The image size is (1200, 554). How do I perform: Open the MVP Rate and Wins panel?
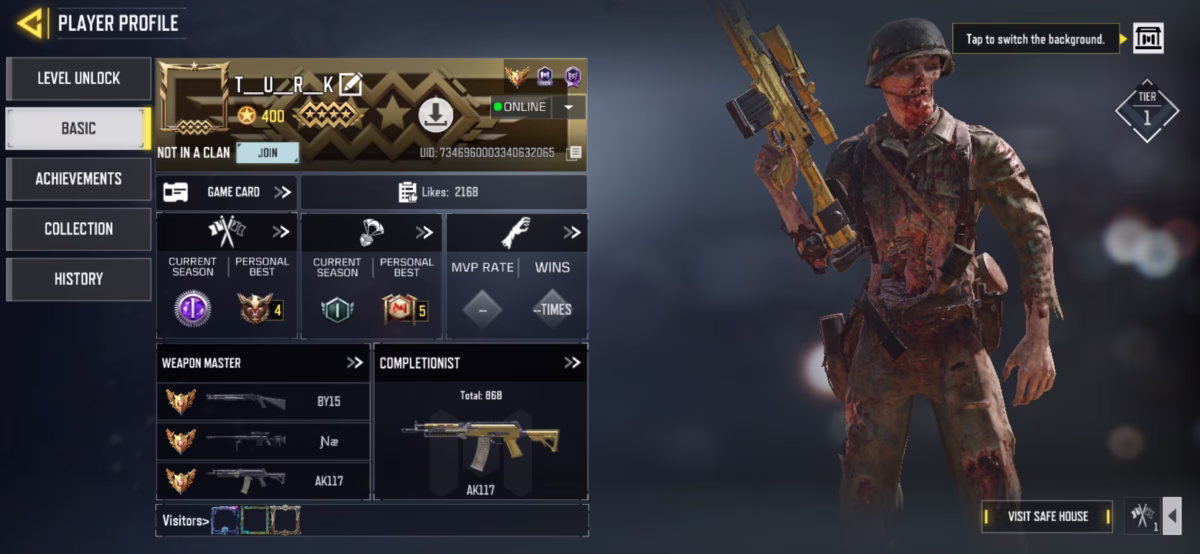pyautogui.click(x=516, y=276)
